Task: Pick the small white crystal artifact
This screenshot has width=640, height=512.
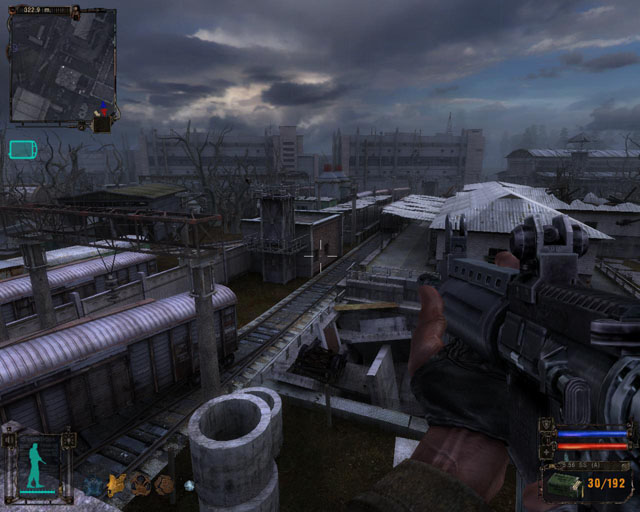Action: pos(188,486)
